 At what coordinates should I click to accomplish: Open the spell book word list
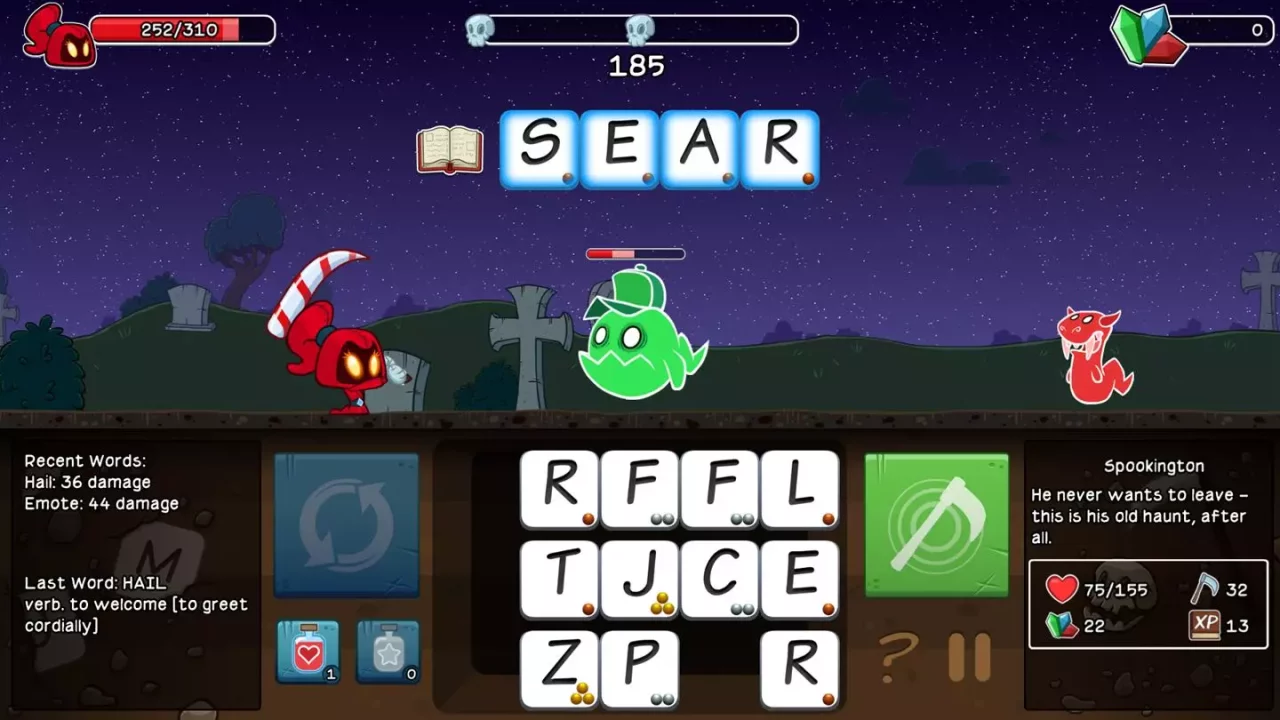pos(449,151)
